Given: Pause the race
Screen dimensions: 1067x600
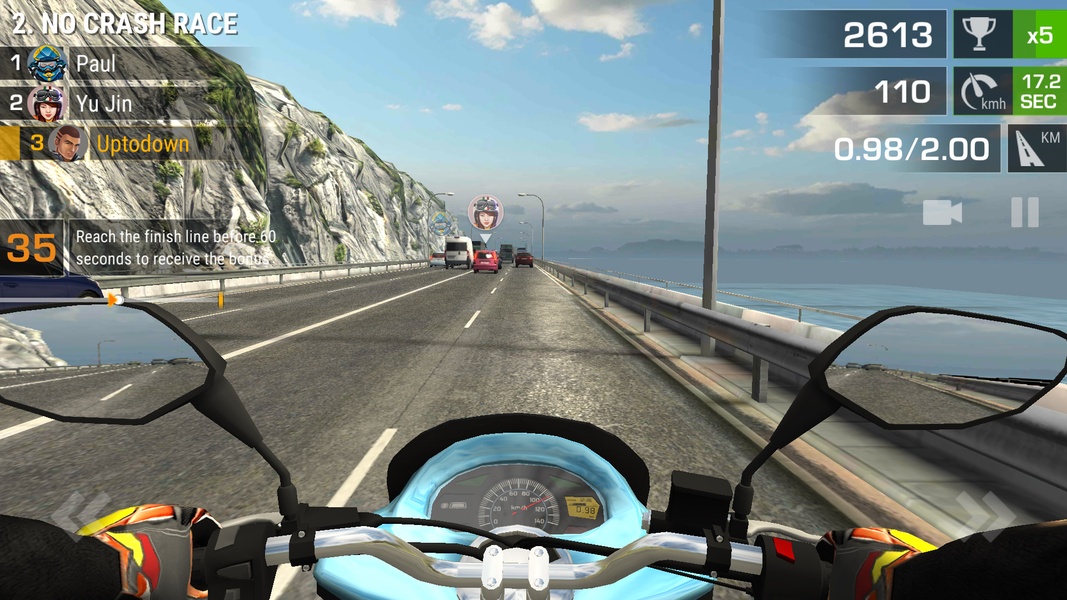Looking at the screenshot, I should pyautogui.click(x=1025, y=212).
